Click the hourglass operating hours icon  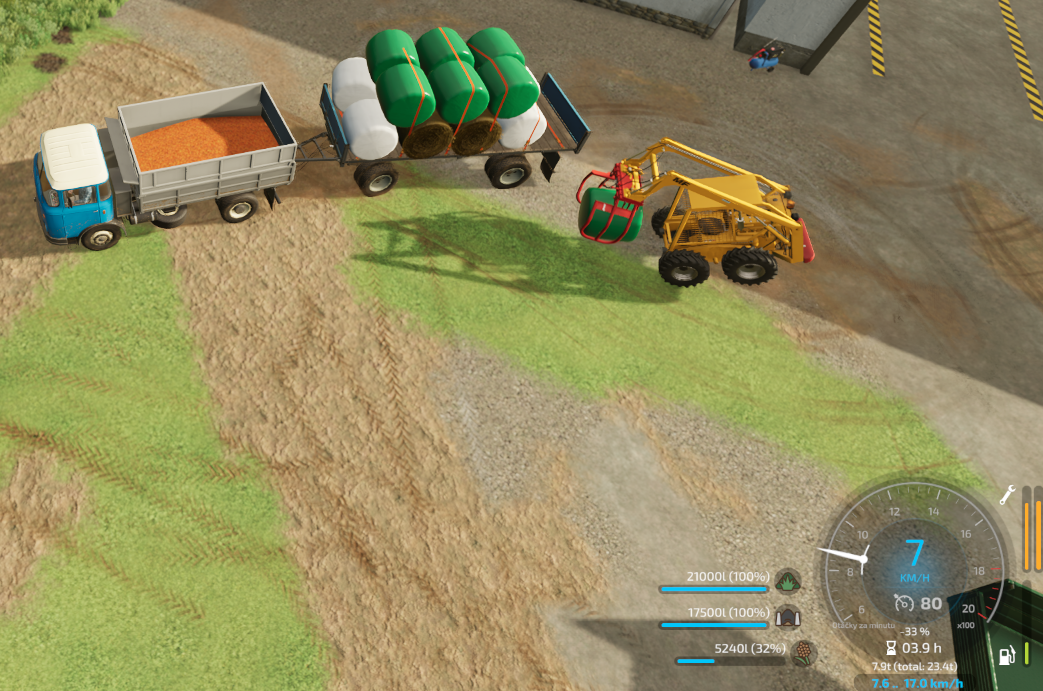(890, 648)
